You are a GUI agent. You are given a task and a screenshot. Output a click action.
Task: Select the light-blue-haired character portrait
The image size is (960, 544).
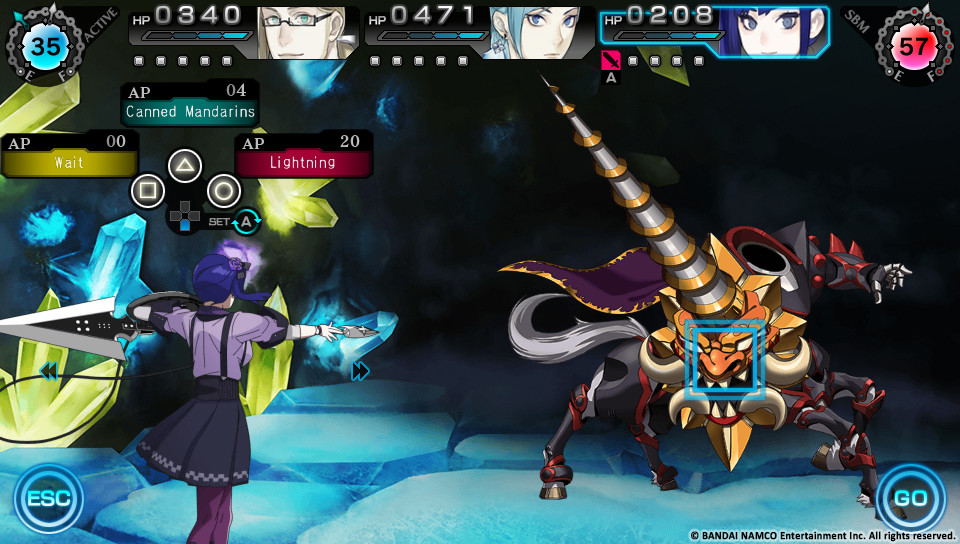click(536, 32)
